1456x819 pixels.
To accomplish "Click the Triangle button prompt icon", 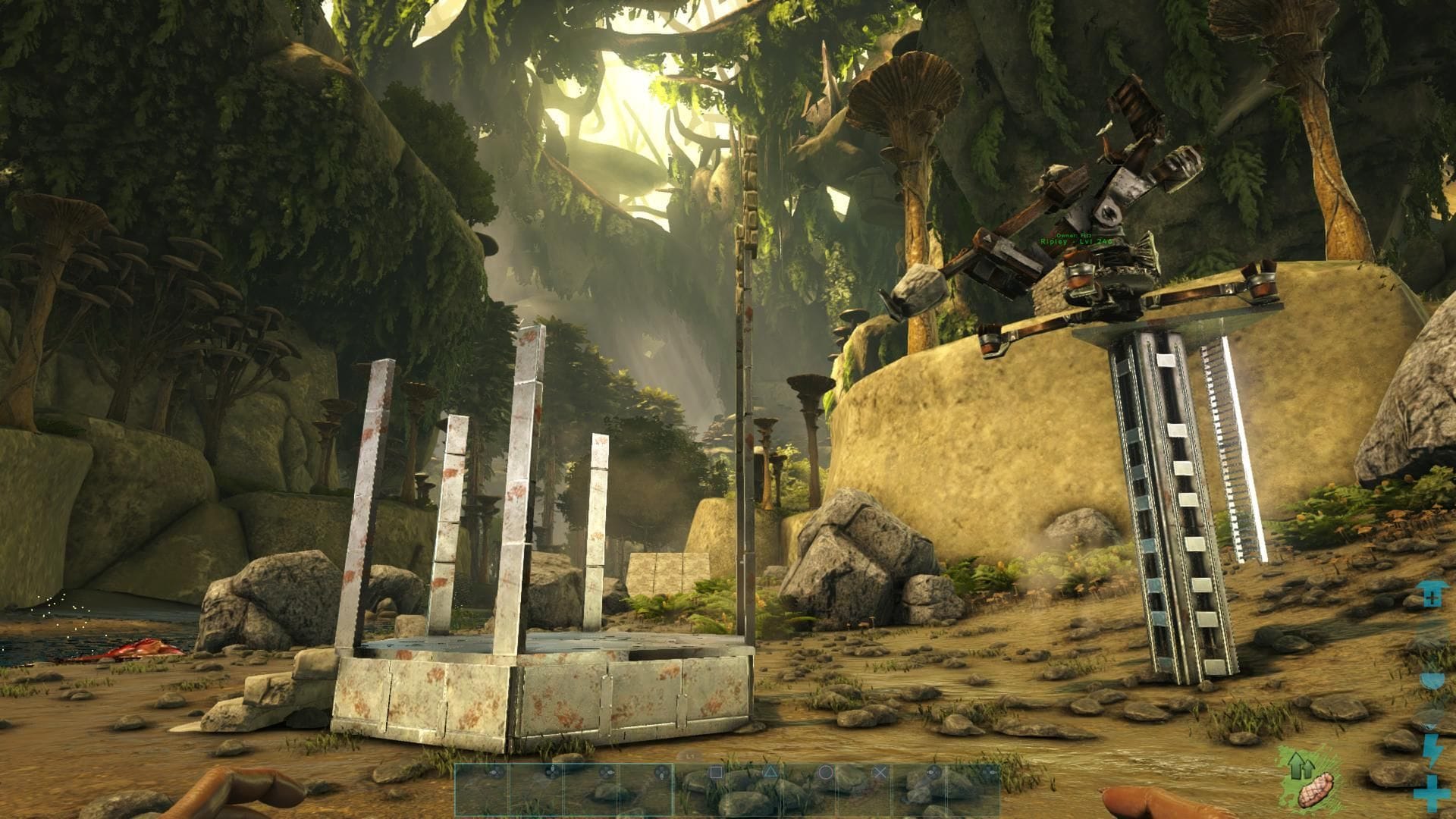I will 771,772.
